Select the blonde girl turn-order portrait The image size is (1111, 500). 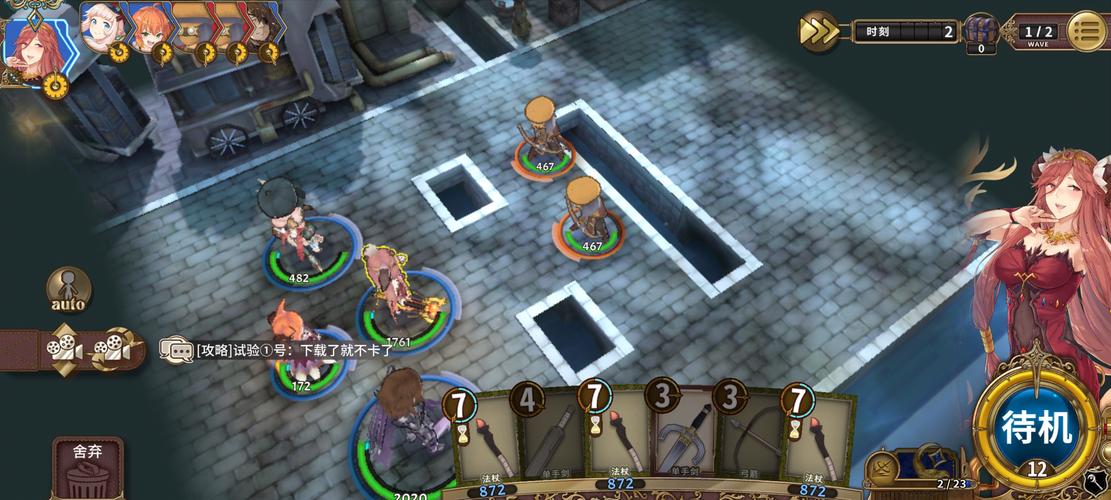pos(102,29)
